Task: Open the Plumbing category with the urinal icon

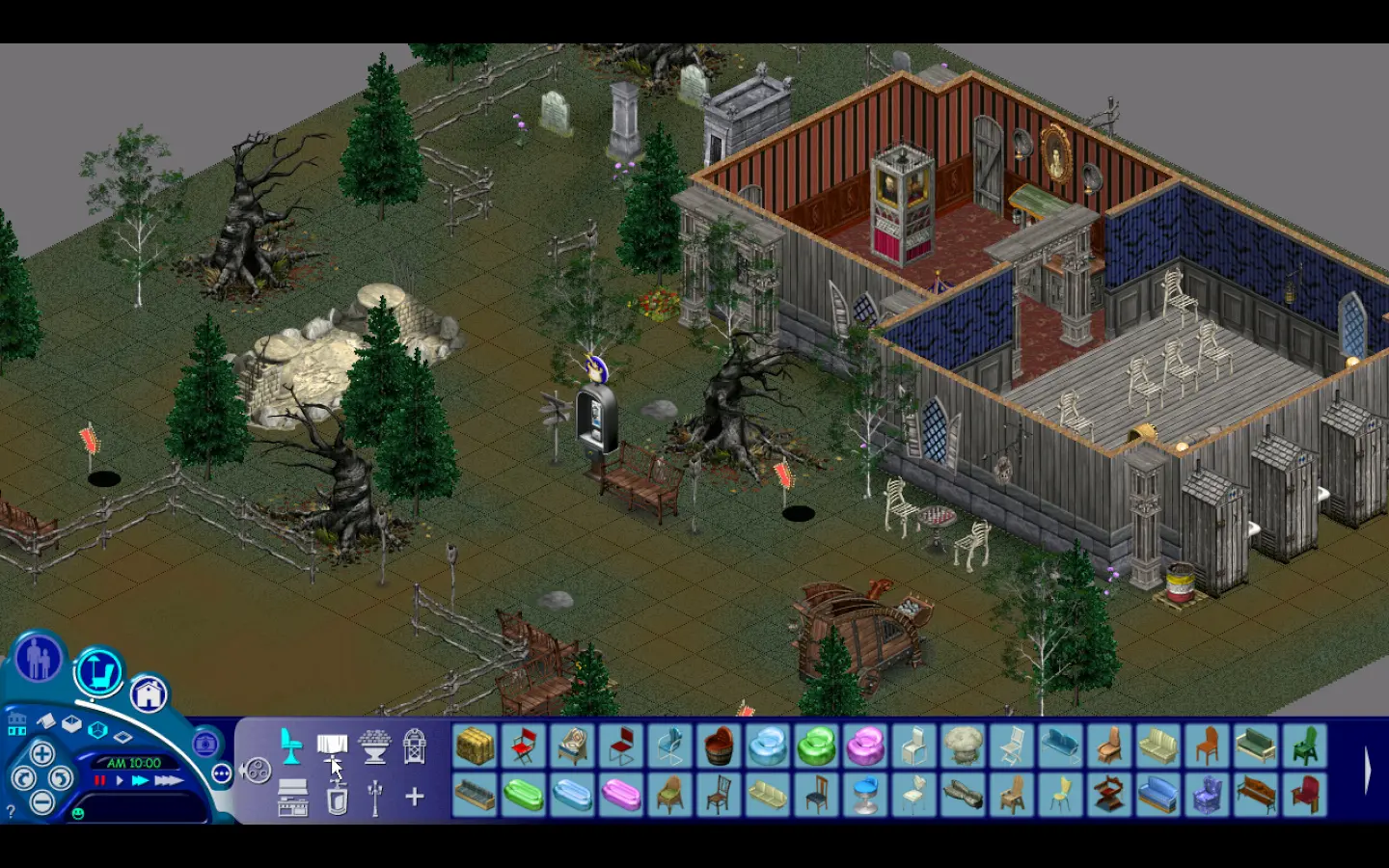Action: click(x=337, y=799)
